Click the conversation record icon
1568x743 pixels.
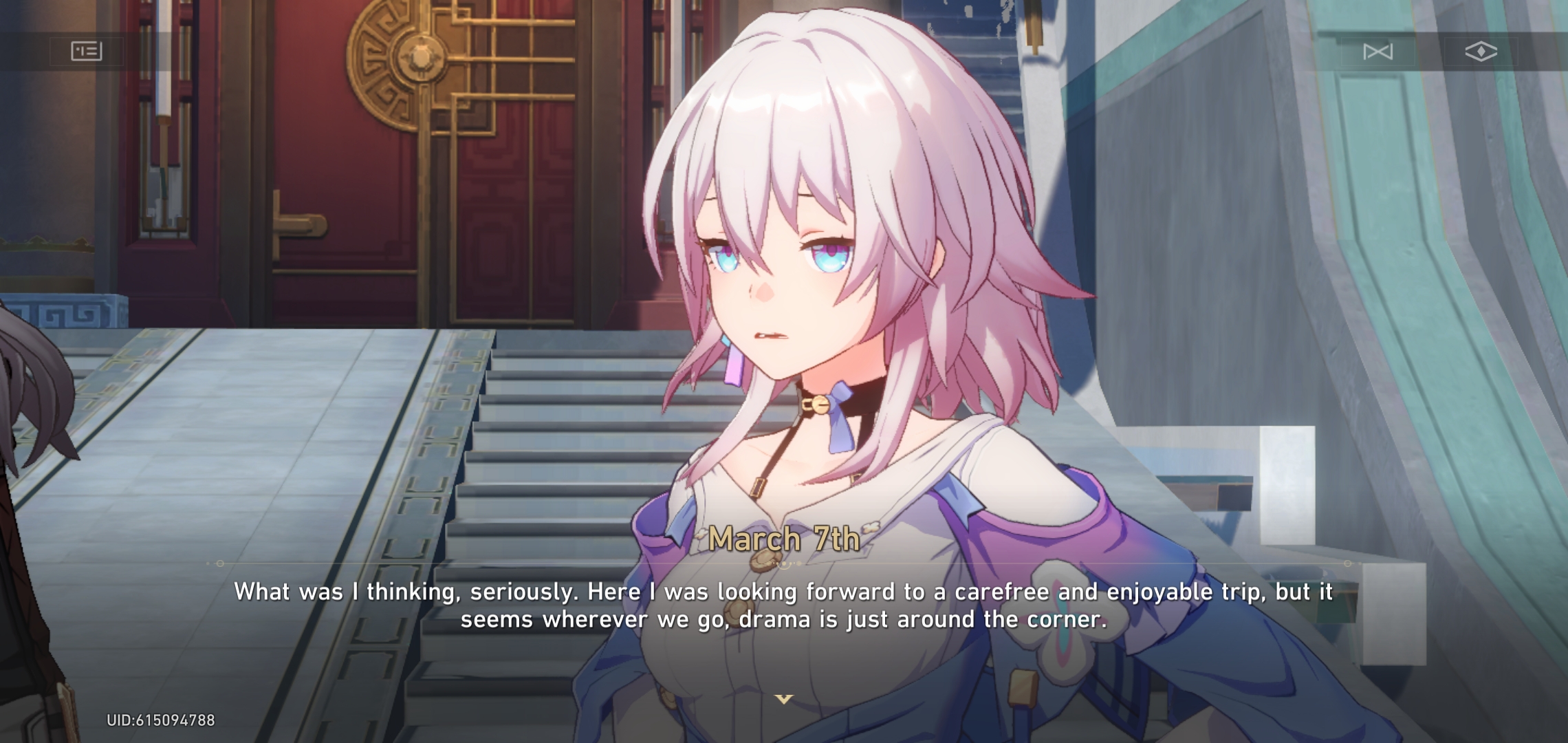point(88,50)
